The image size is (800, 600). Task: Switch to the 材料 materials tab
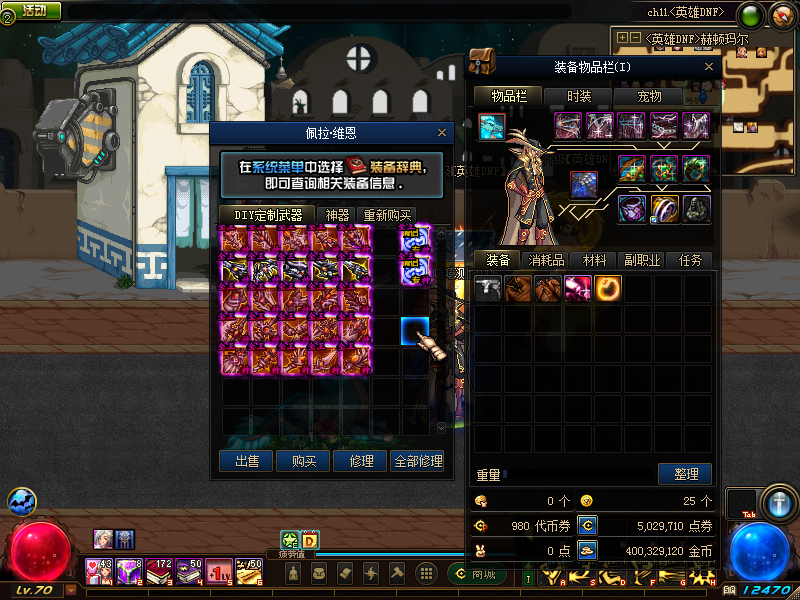click(594, 260)
